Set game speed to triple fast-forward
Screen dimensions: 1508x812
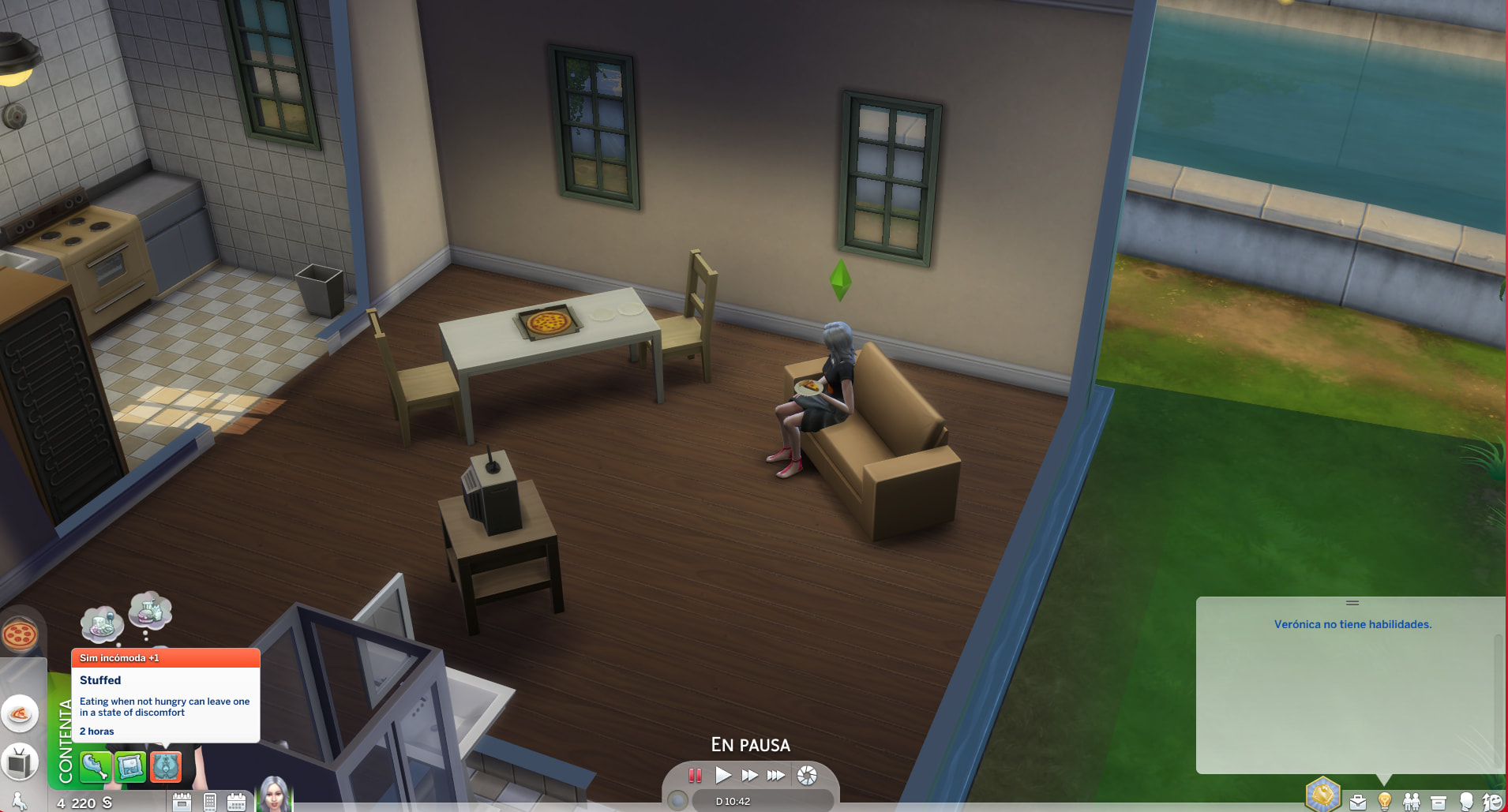coord(776,775)
